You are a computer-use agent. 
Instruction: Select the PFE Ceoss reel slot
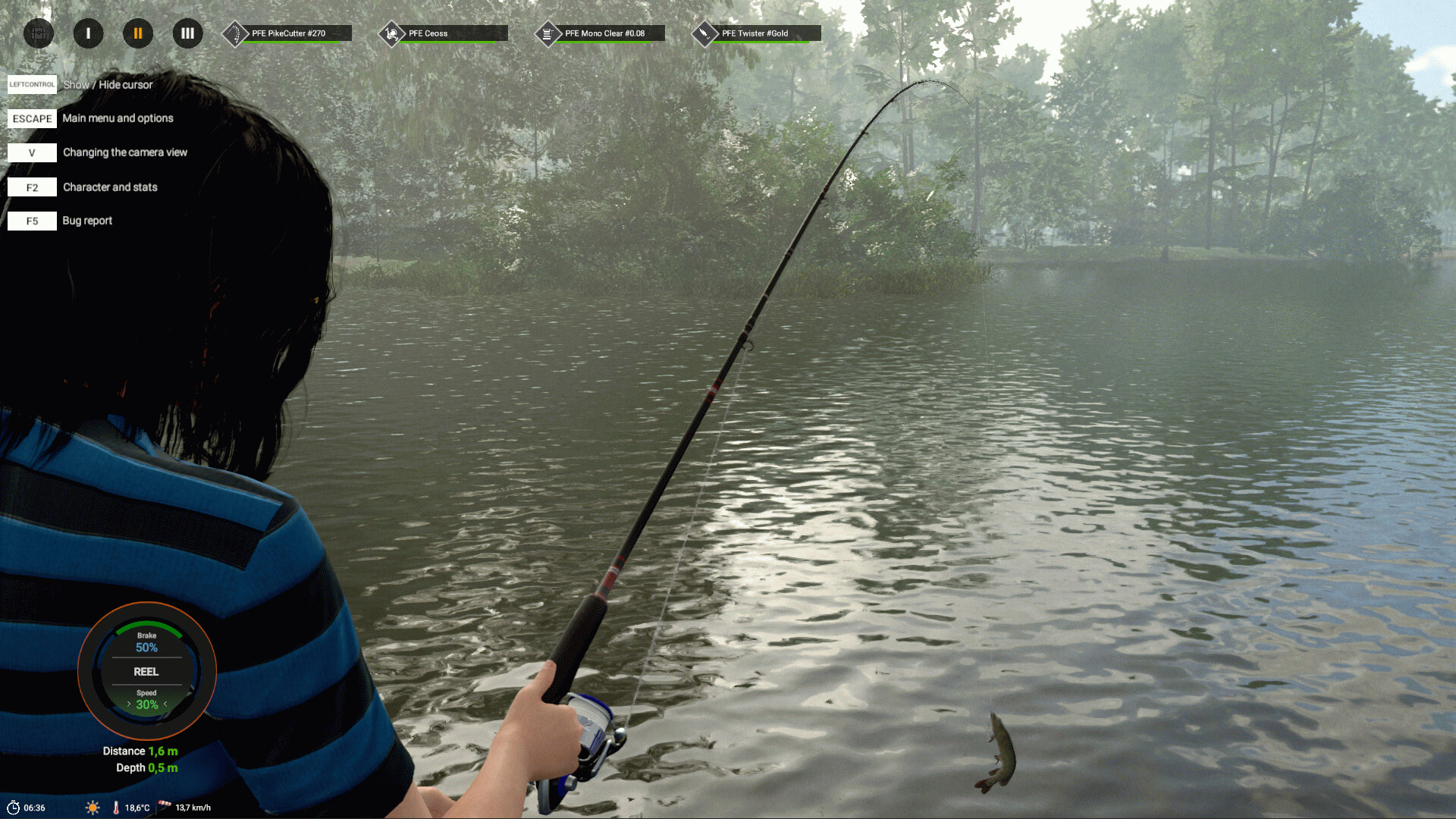[444, 33]
